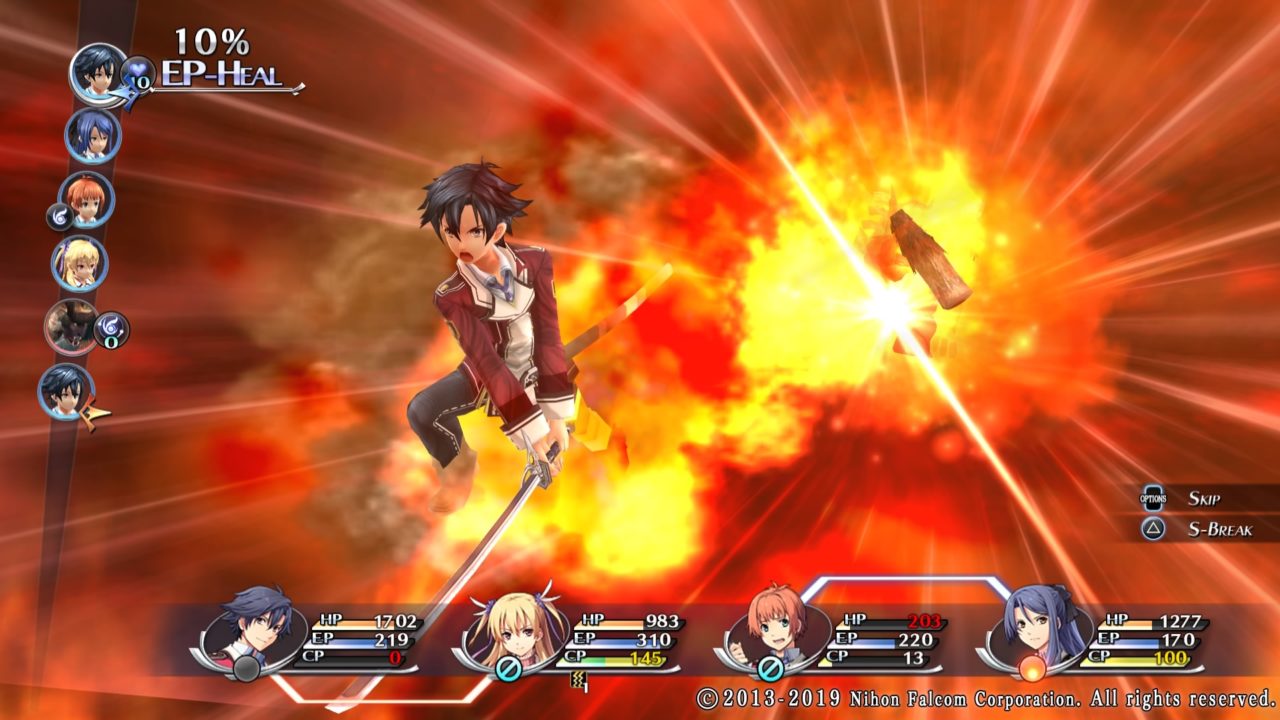Select the enemy monster's turn order portrait
The height and width of the screenshot is (720, 1280).
(71, 327)
